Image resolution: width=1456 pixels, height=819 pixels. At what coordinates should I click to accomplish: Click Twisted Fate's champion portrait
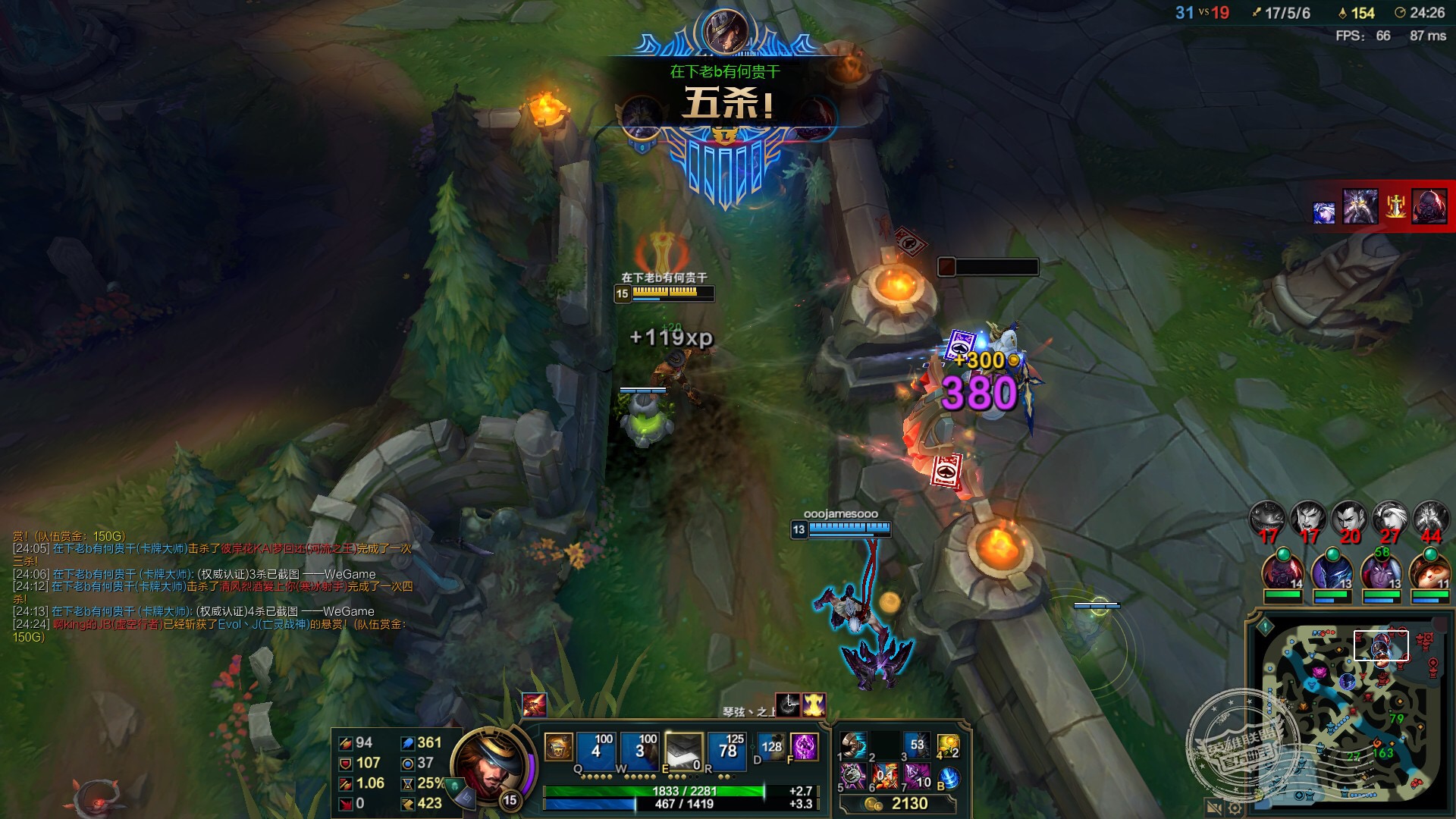488,764
